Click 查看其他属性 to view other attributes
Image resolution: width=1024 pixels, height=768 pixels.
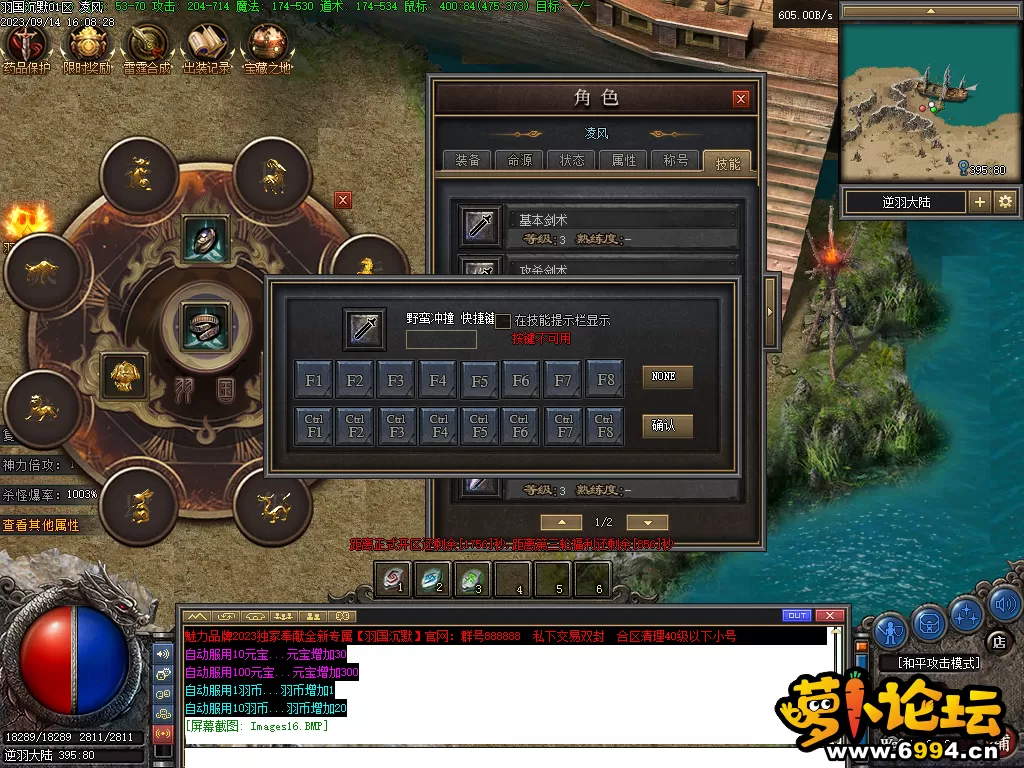click(41, 525)
